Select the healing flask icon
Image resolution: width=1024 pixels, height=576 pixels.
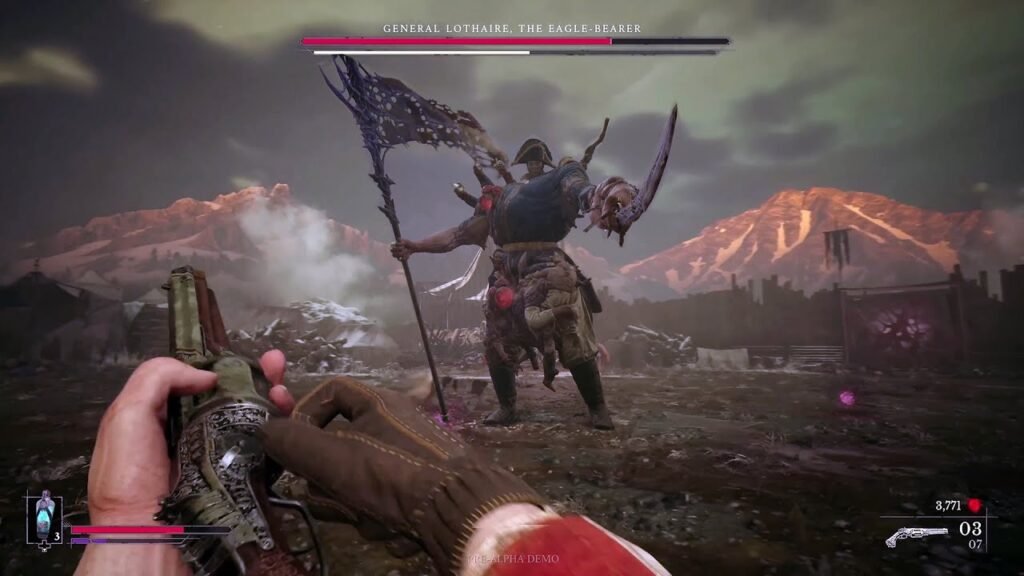(44, 517)
